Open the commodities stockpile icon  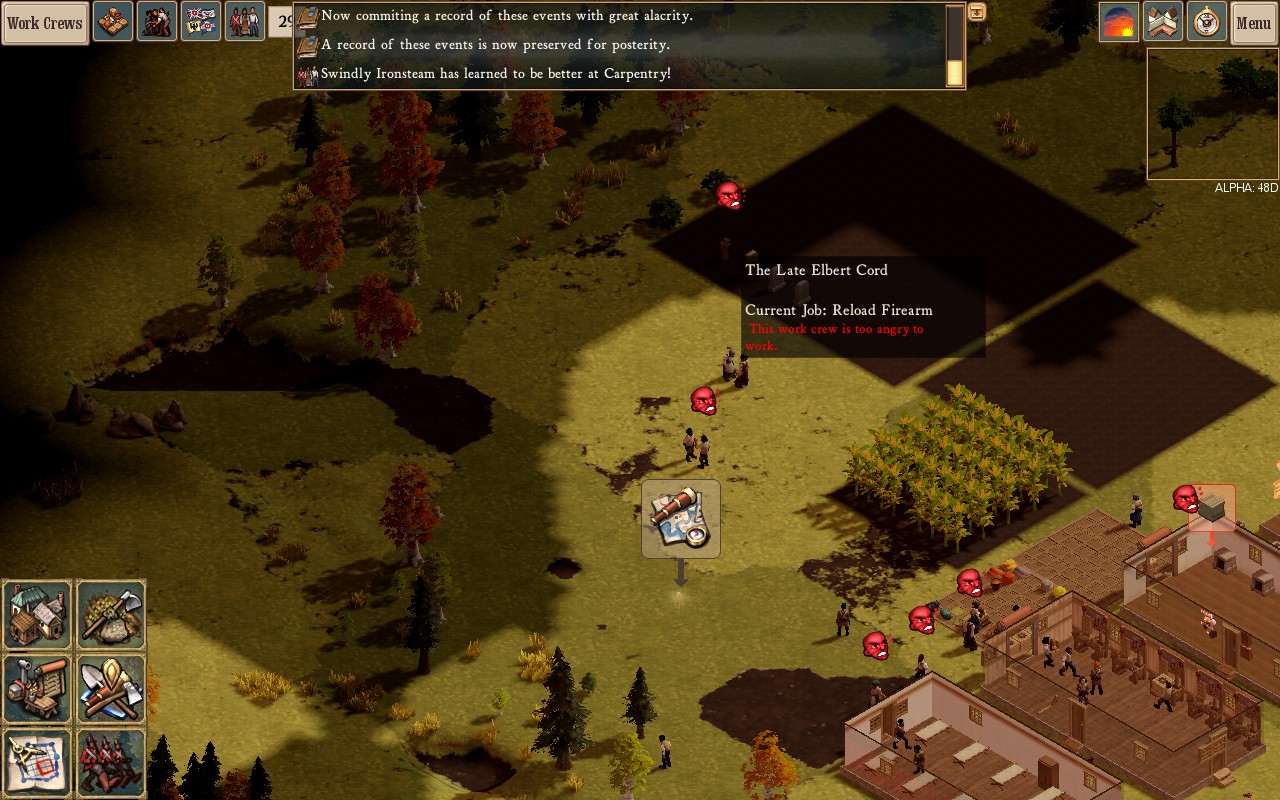(x=113, y=22)
